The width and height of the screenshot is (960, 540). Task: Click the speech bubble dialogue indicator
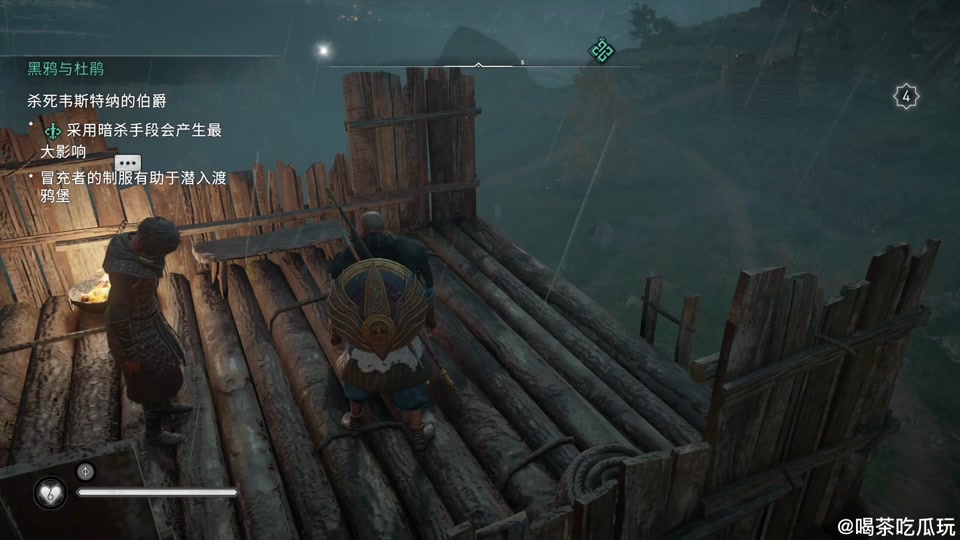pyautogui.click(x=128, y=162)
